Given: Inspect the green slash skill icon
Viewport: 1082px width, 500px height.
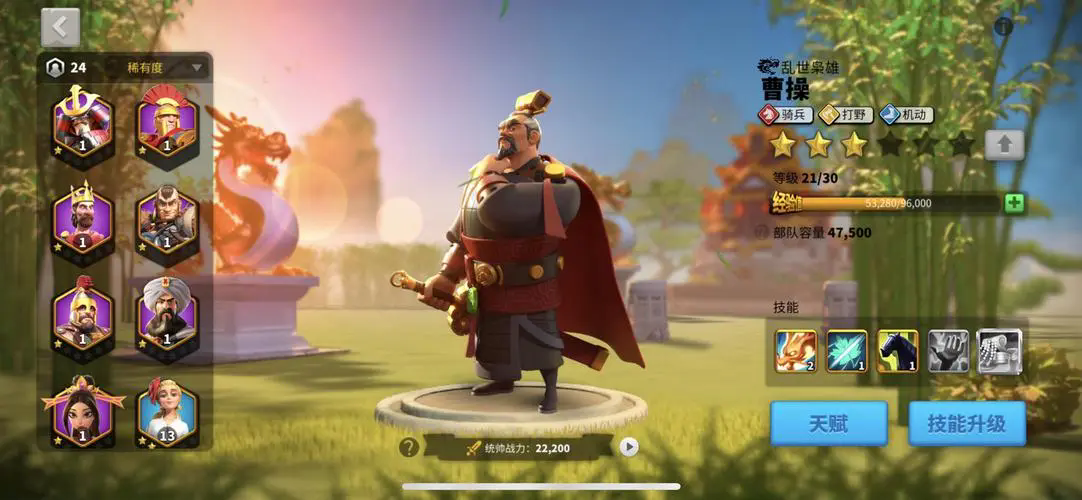Looking at the screenshot, I should 847,352.
